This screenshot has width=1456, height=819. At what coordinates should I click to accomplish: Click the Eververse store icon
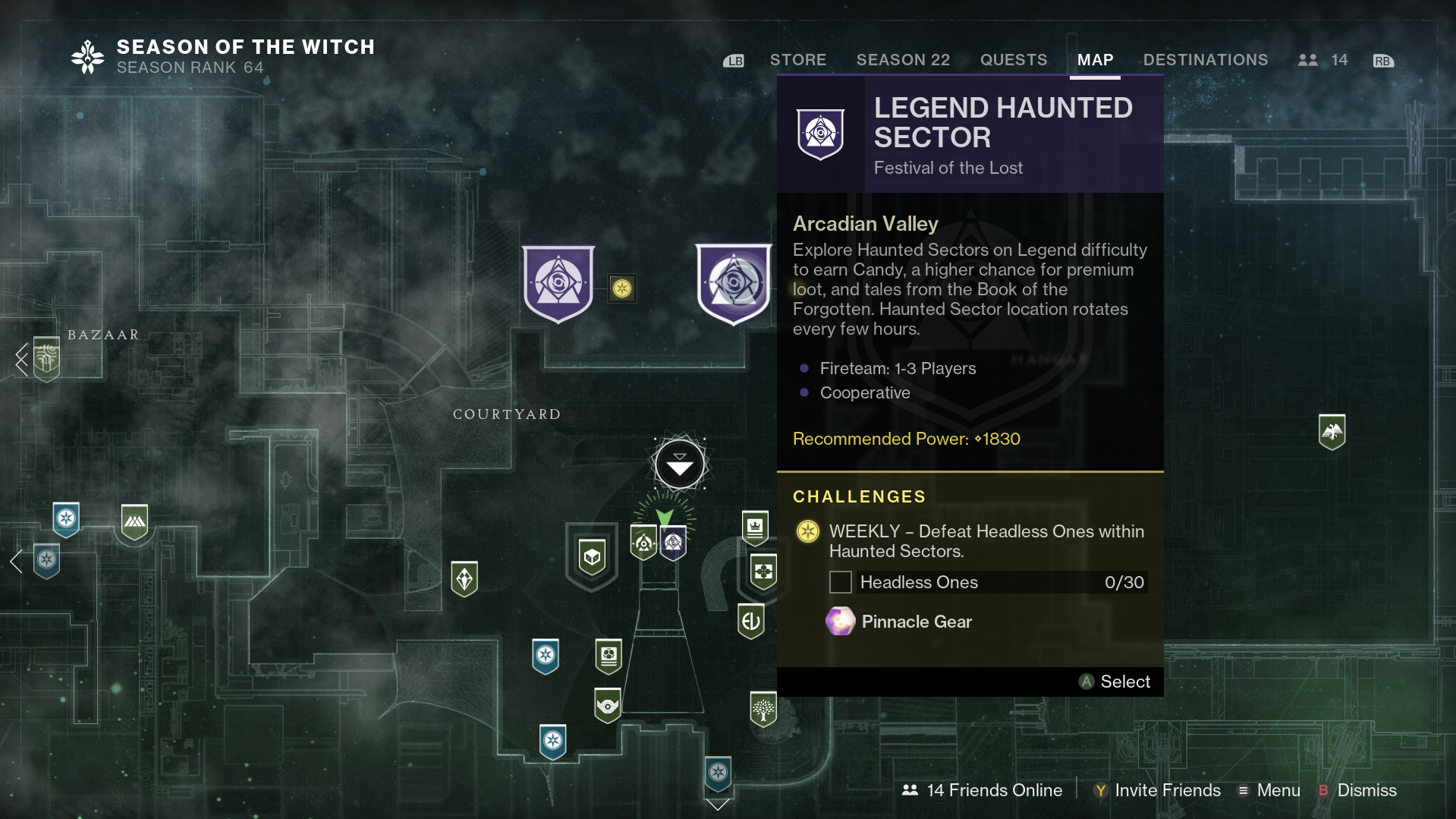(751, 621)
